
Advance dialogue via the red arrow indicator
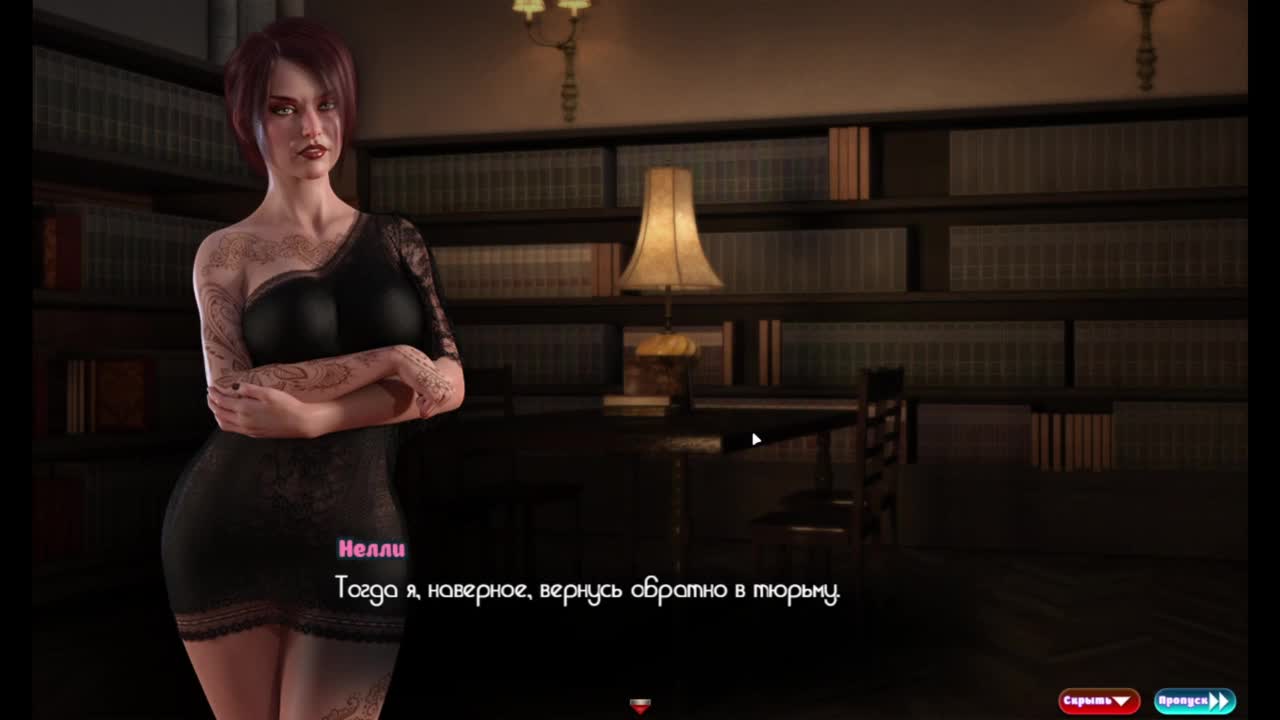coord(640,706)
